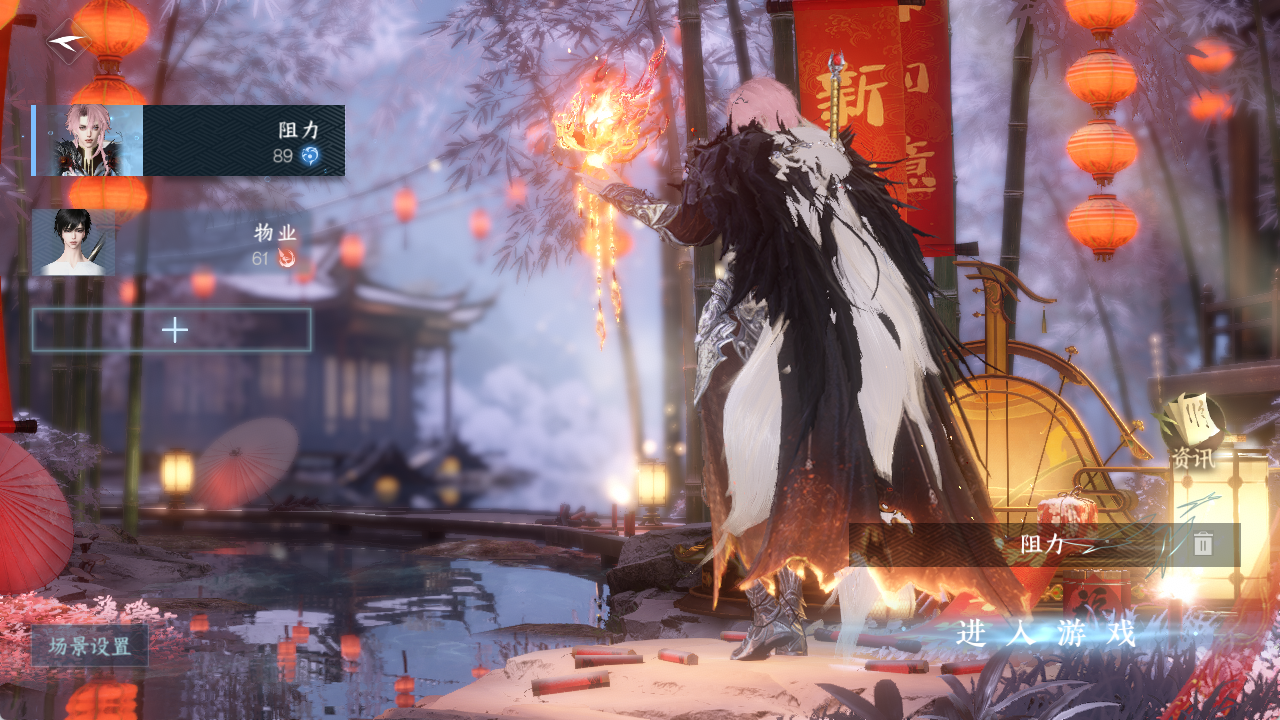Delete character with the trash can icon

(x=1203, y=544)
